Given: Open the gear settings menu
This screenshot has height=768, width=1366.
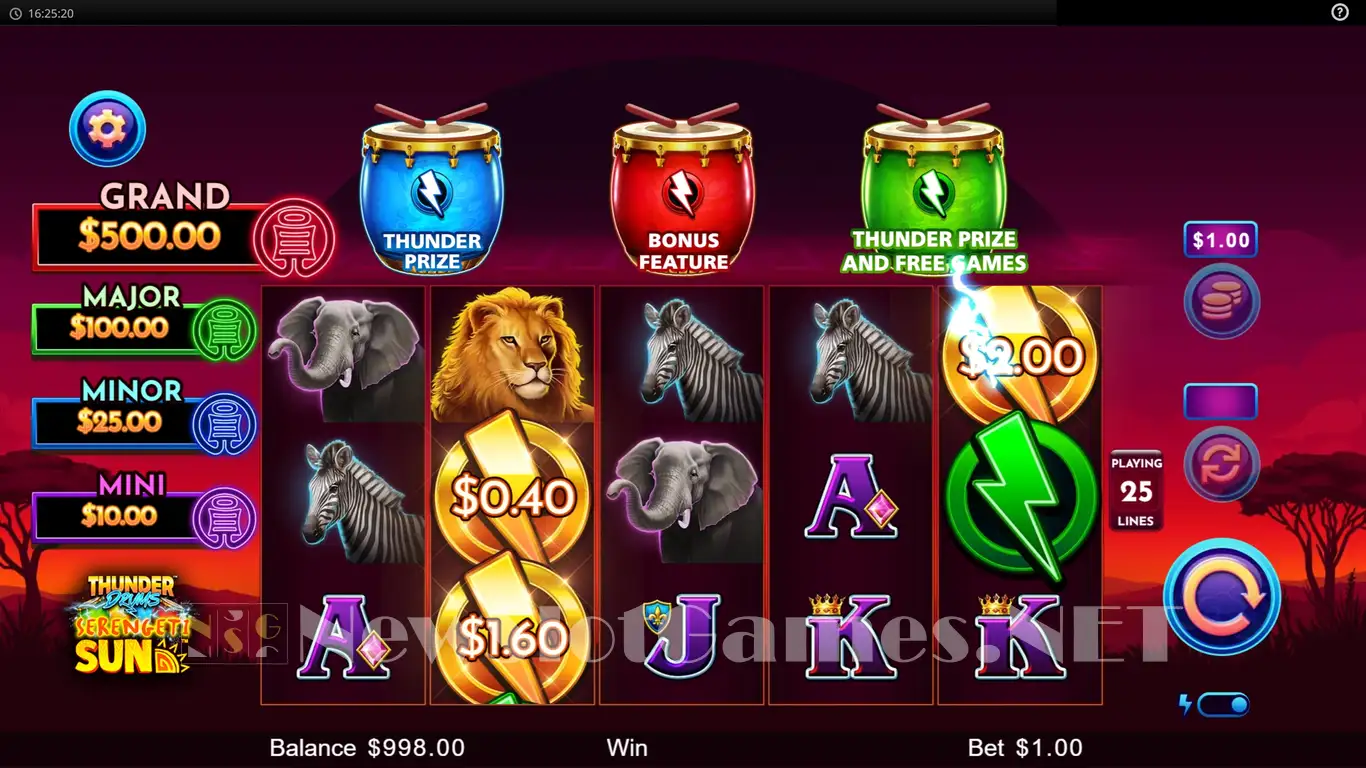Looking at the screenshot, I should click(x=107, y=129).
